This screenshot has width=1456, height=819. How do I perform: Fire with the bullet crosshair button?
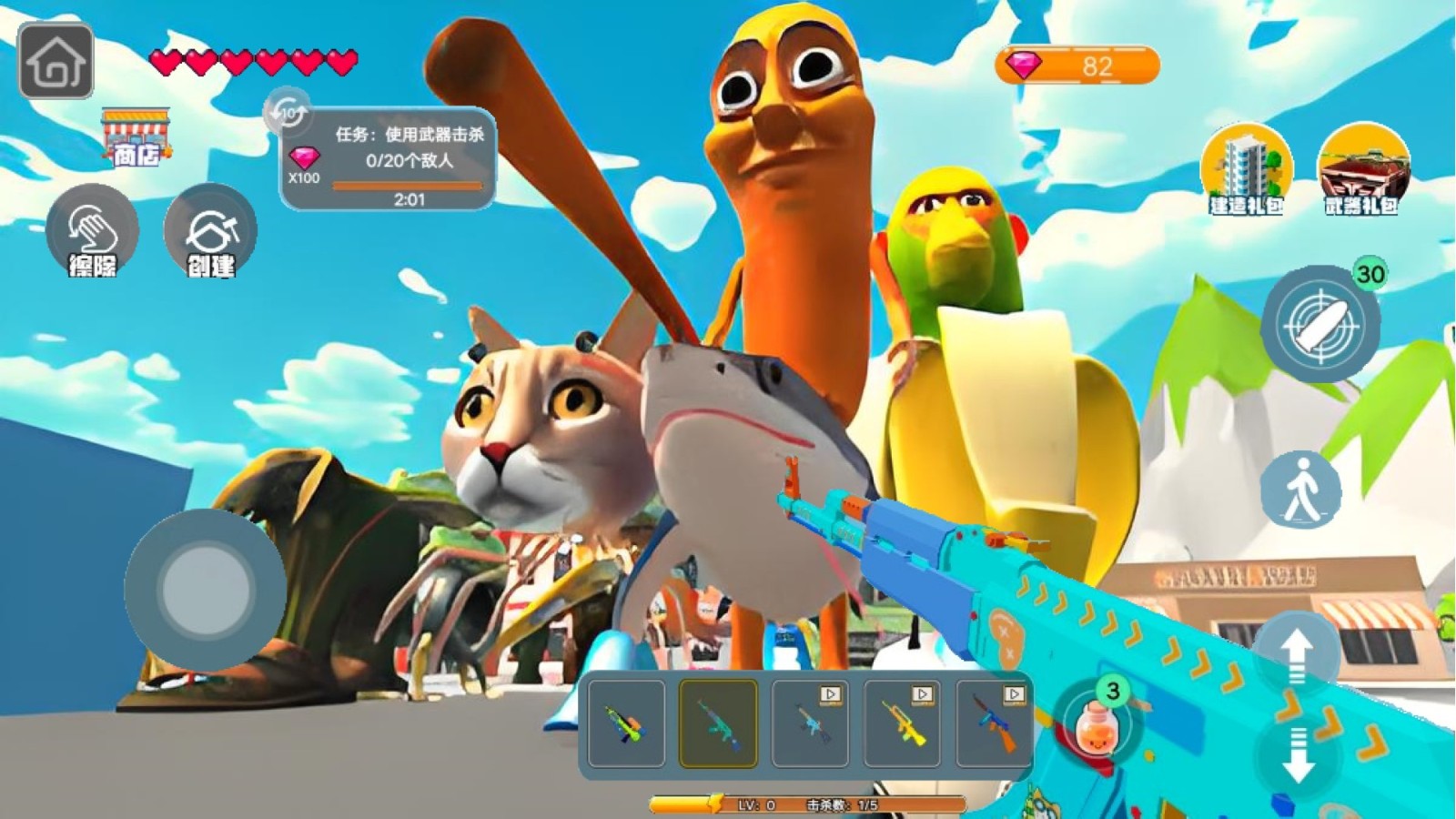coord(1320,324)
